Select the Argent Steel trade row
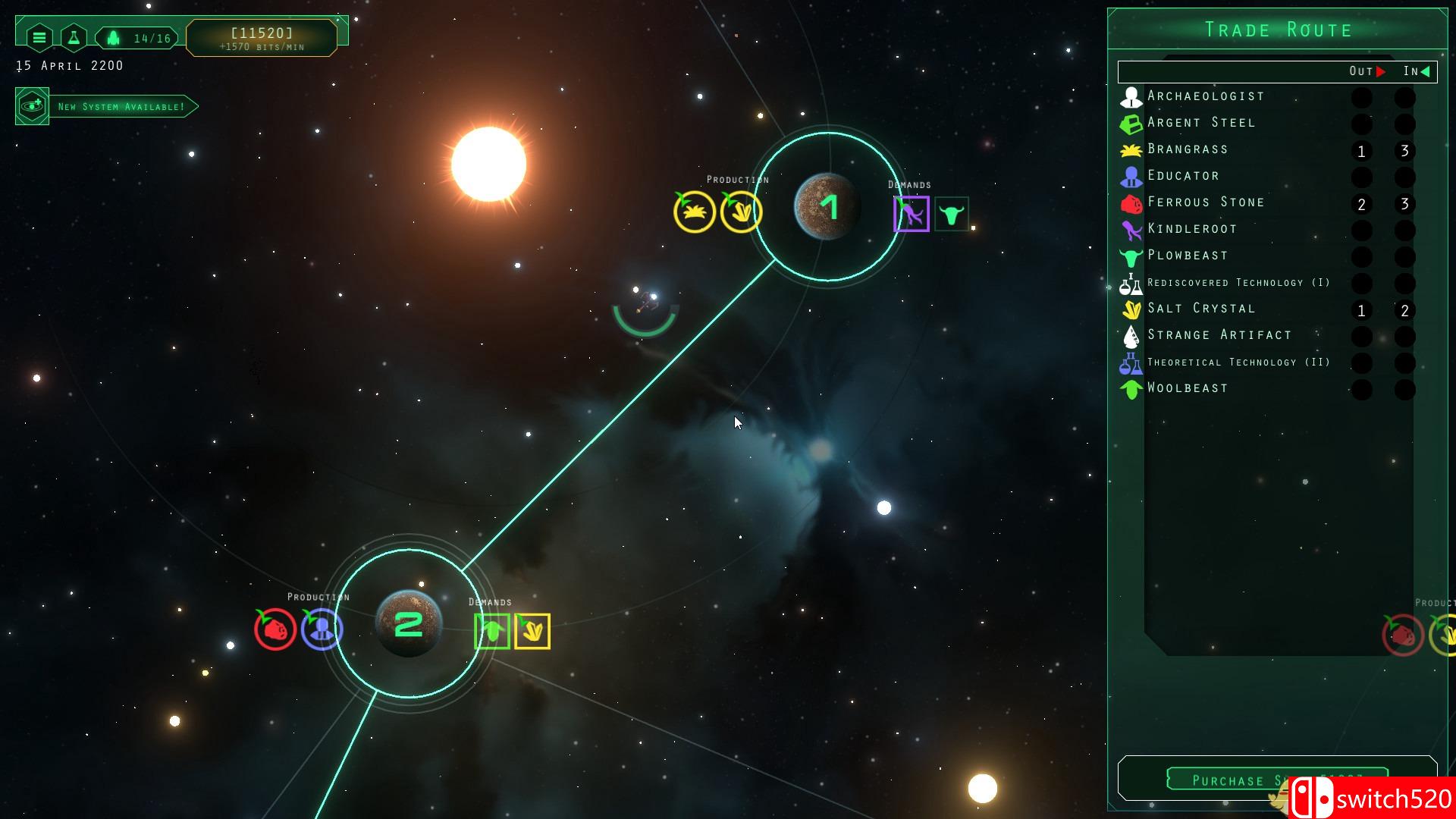1456x819 pixels. coord(1201,123)
